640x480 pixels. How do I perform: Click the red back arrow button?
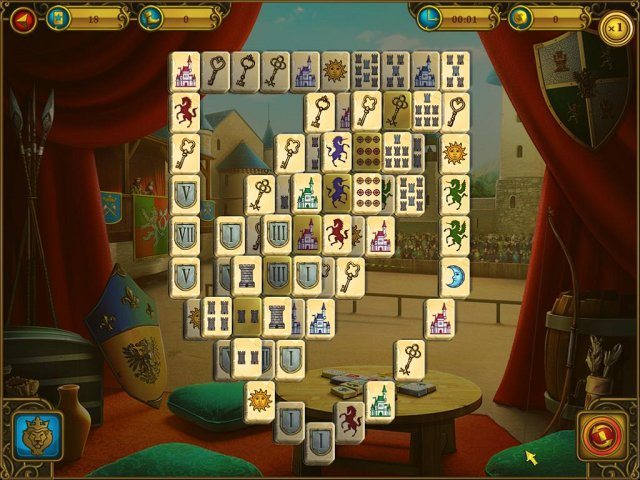click(x=23, y=17)
